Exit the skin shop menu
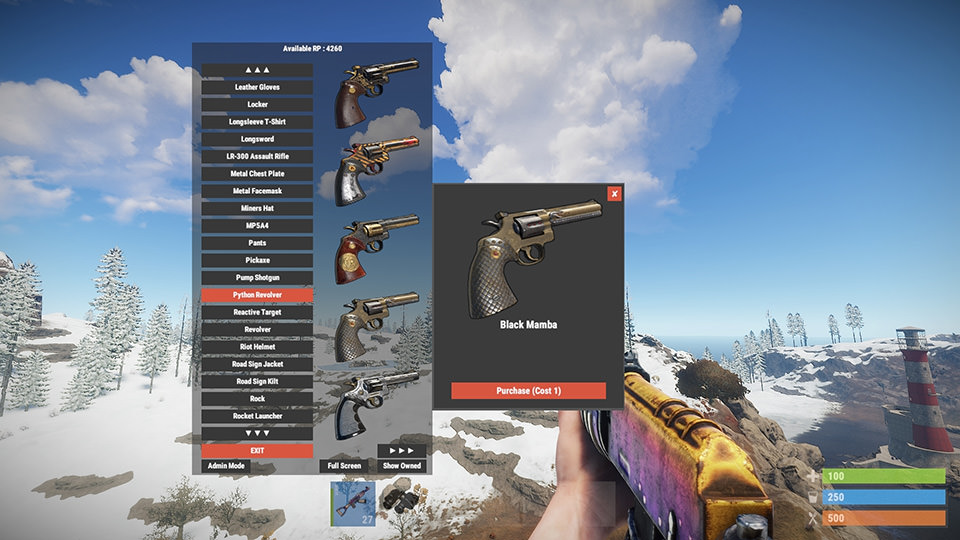960x540 pixels. click(x=257, y=450)
